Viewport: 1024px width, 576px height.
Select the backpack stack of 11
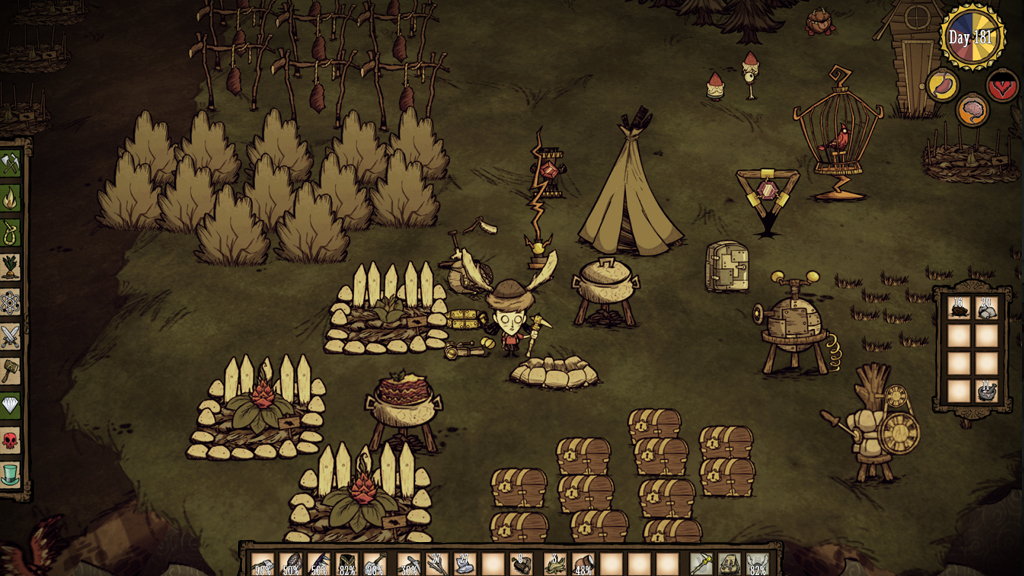[x=987, y=391]
